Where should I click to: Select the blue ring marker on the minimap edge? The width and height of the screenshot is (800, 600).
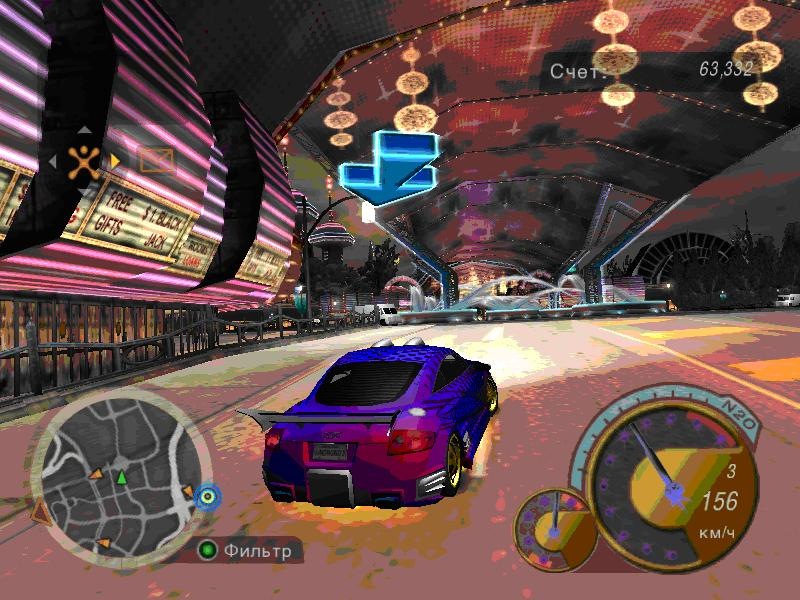point(207,495)
